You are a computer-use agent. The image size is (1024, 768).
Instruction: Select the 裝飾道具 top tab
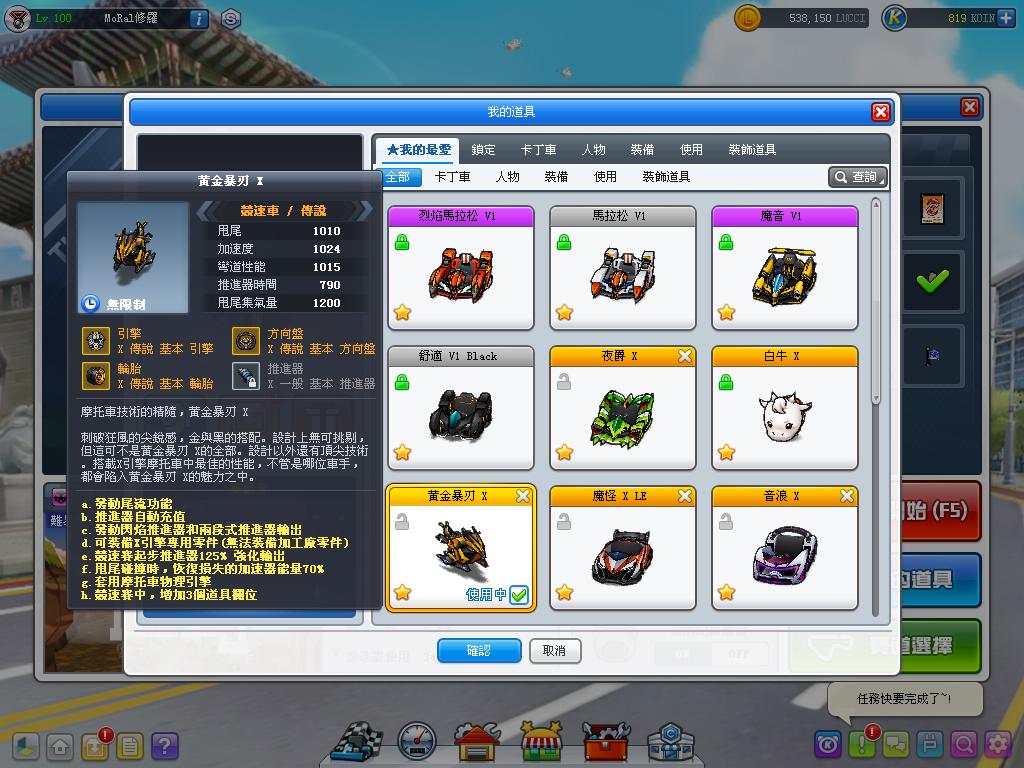pos(752,150)
